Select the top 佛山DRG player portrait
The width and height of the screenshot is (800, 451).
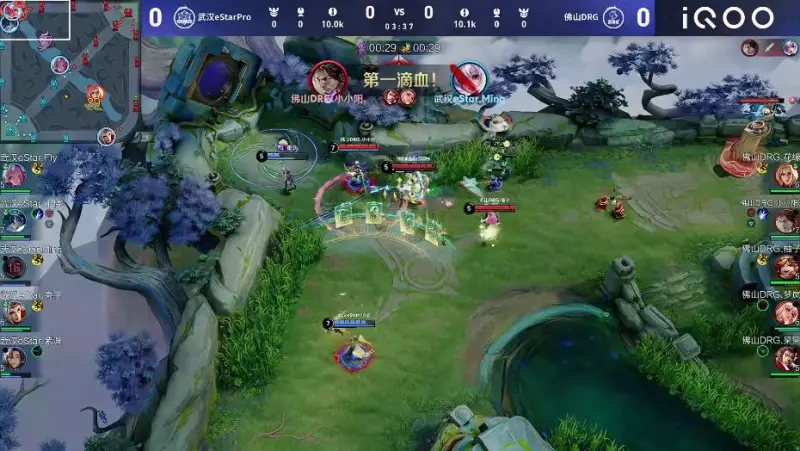coord(786,176)
